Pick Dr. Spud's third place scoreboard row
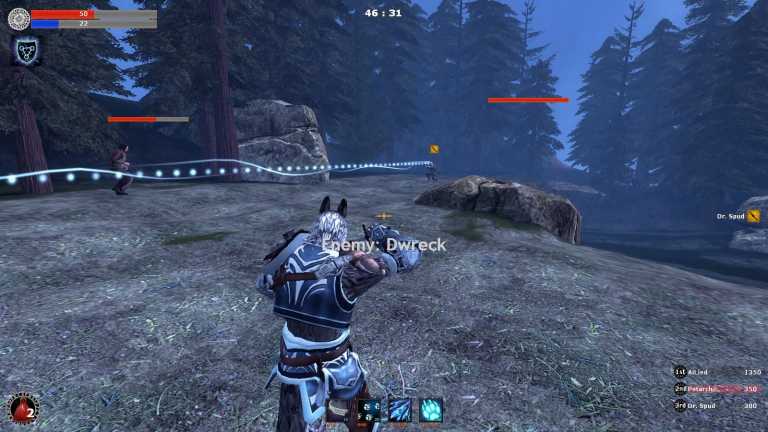 (718, 405)
